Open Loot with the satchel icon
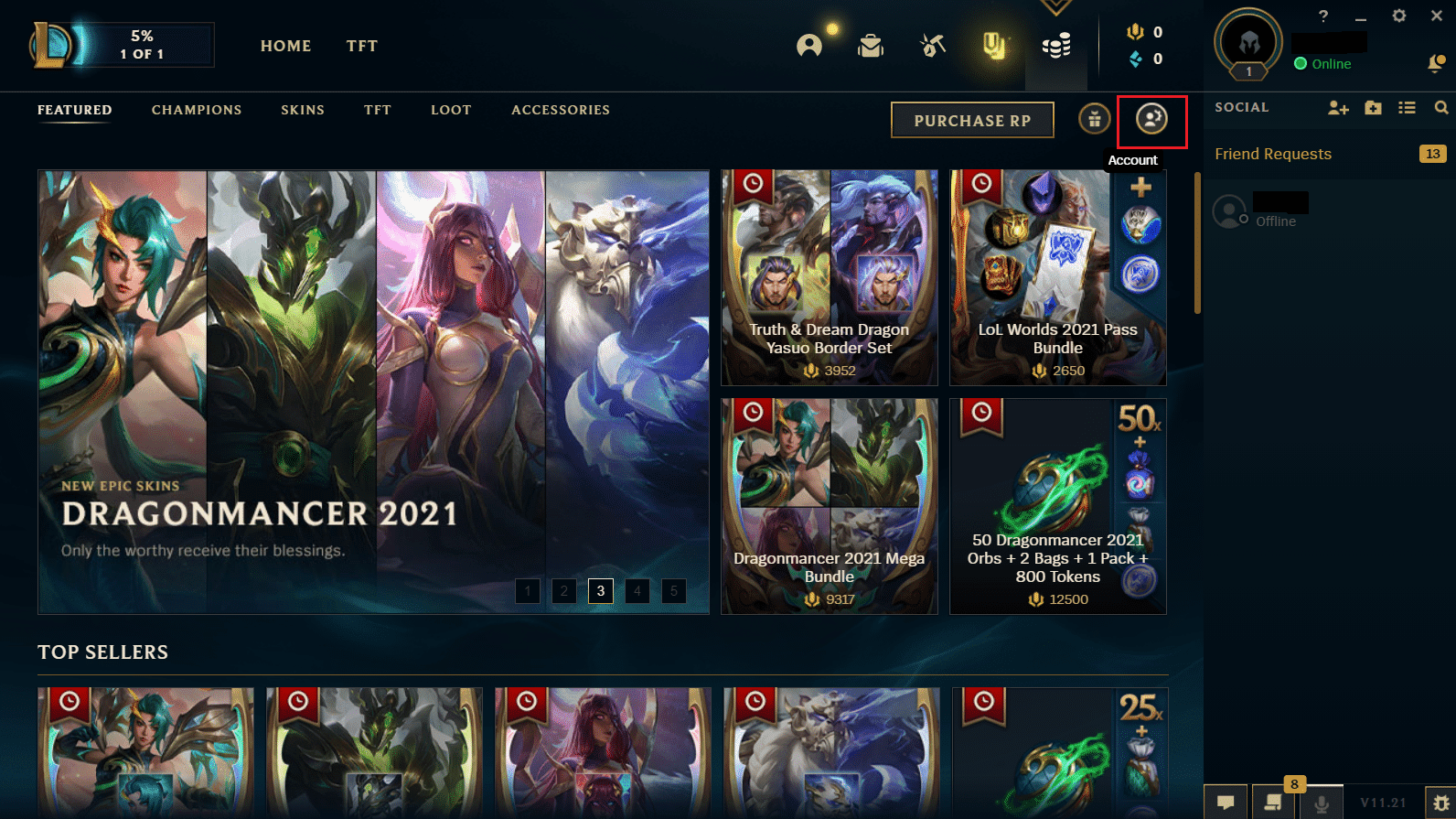 (871, 45)
